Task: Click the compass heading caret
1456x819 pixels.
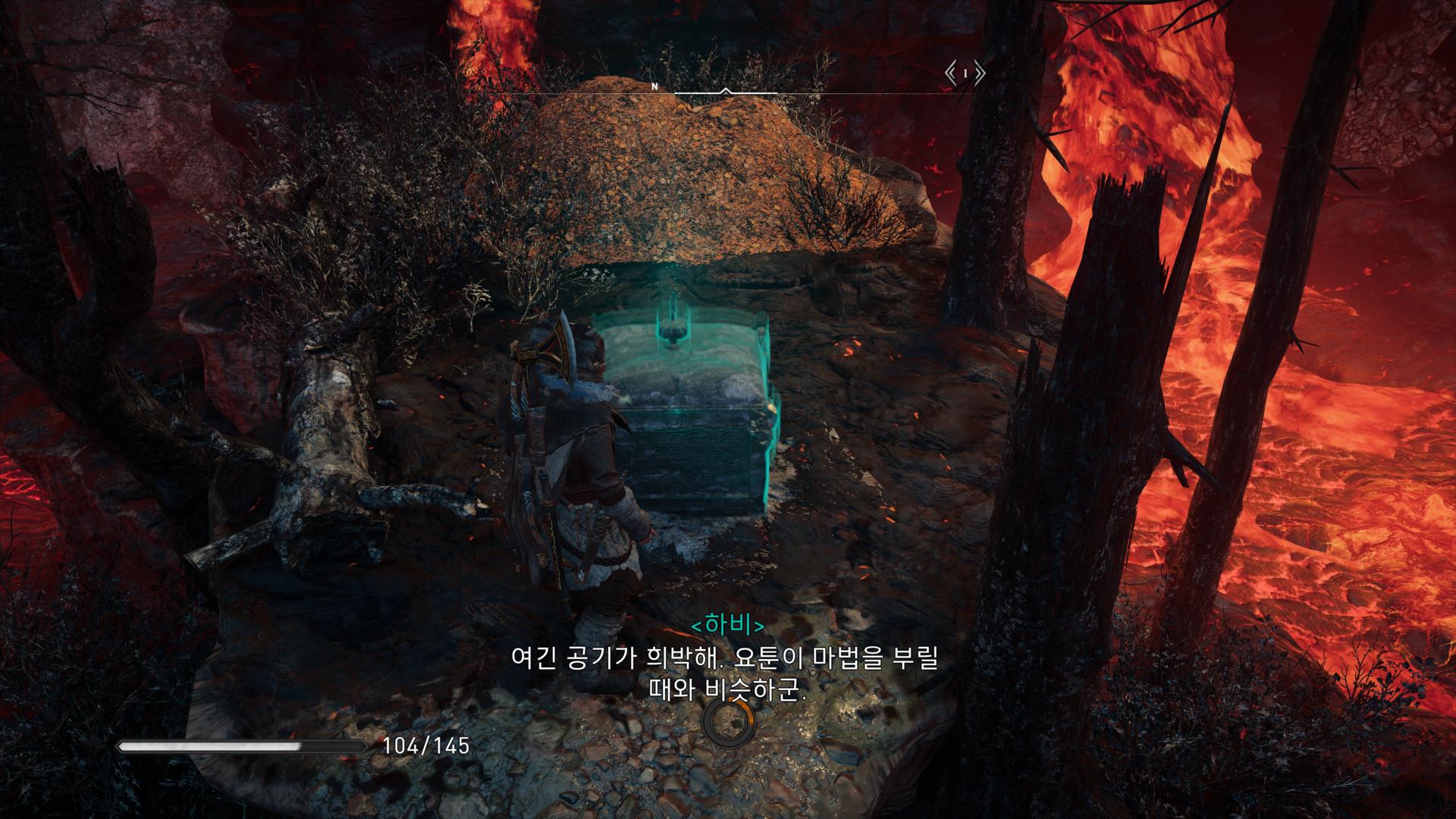Action: tap(727, 92)
